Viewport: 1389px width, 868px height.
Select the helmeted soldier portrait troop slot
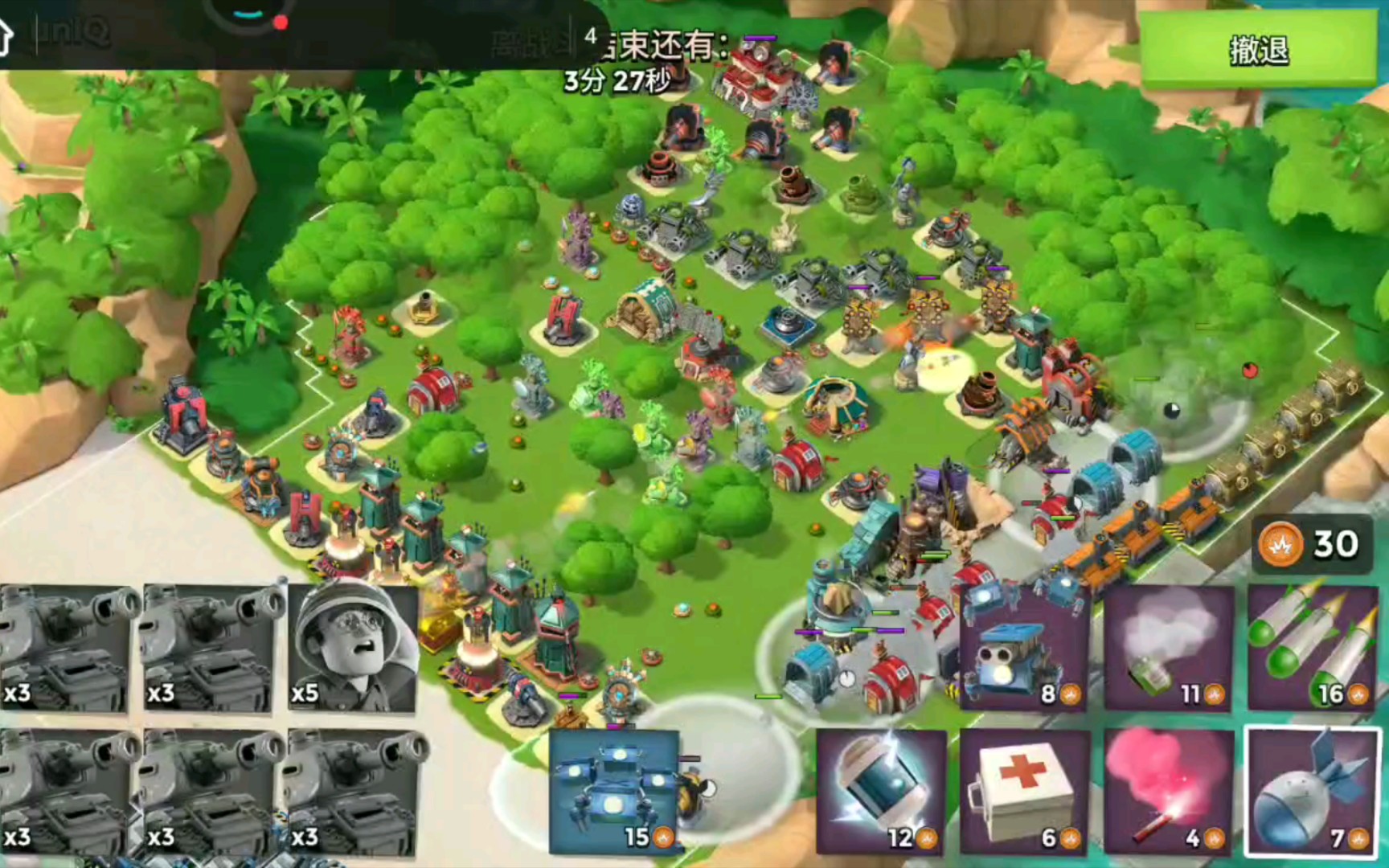[353, 648]
